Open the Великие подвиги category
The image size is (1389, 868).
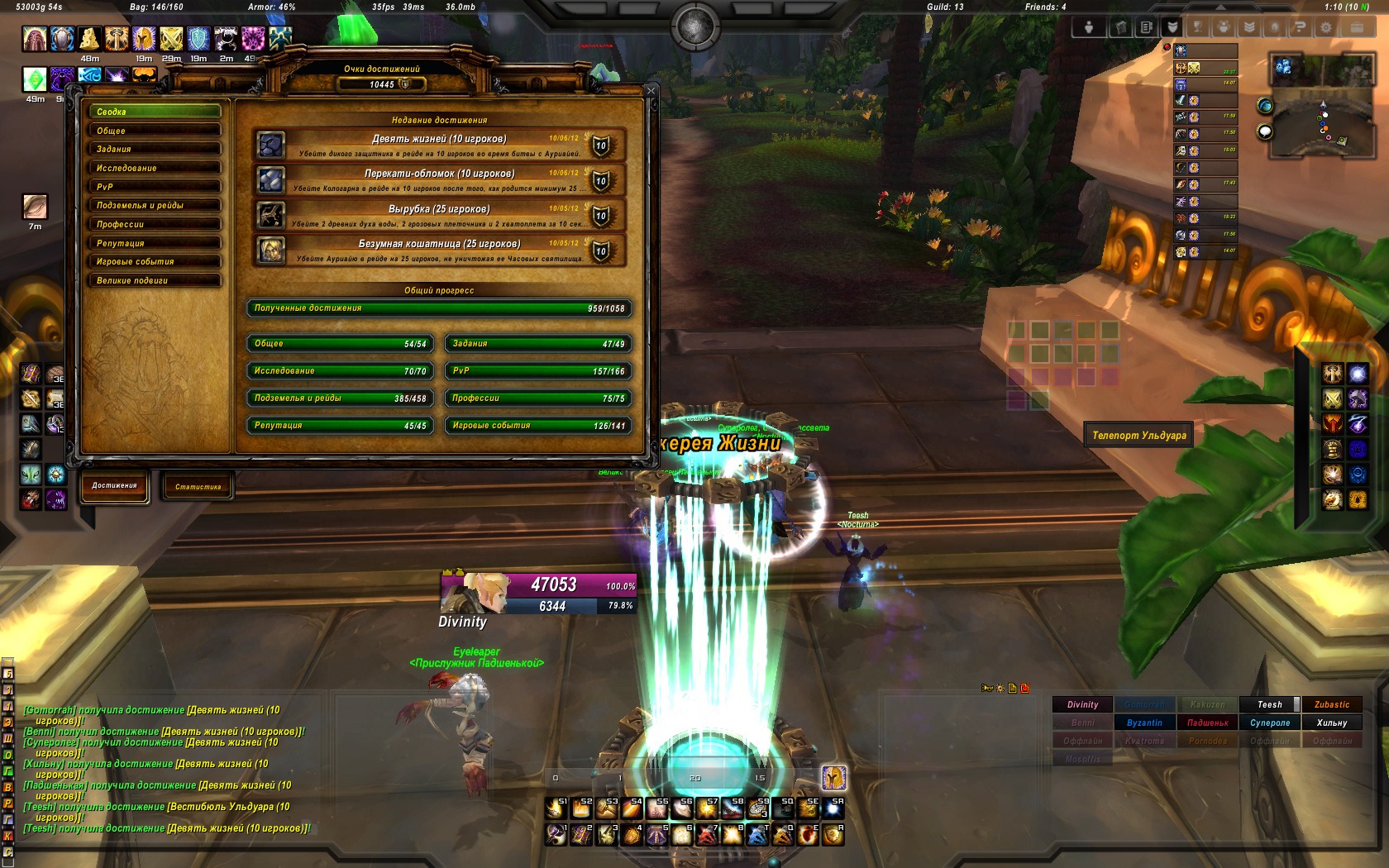(155, 281)
